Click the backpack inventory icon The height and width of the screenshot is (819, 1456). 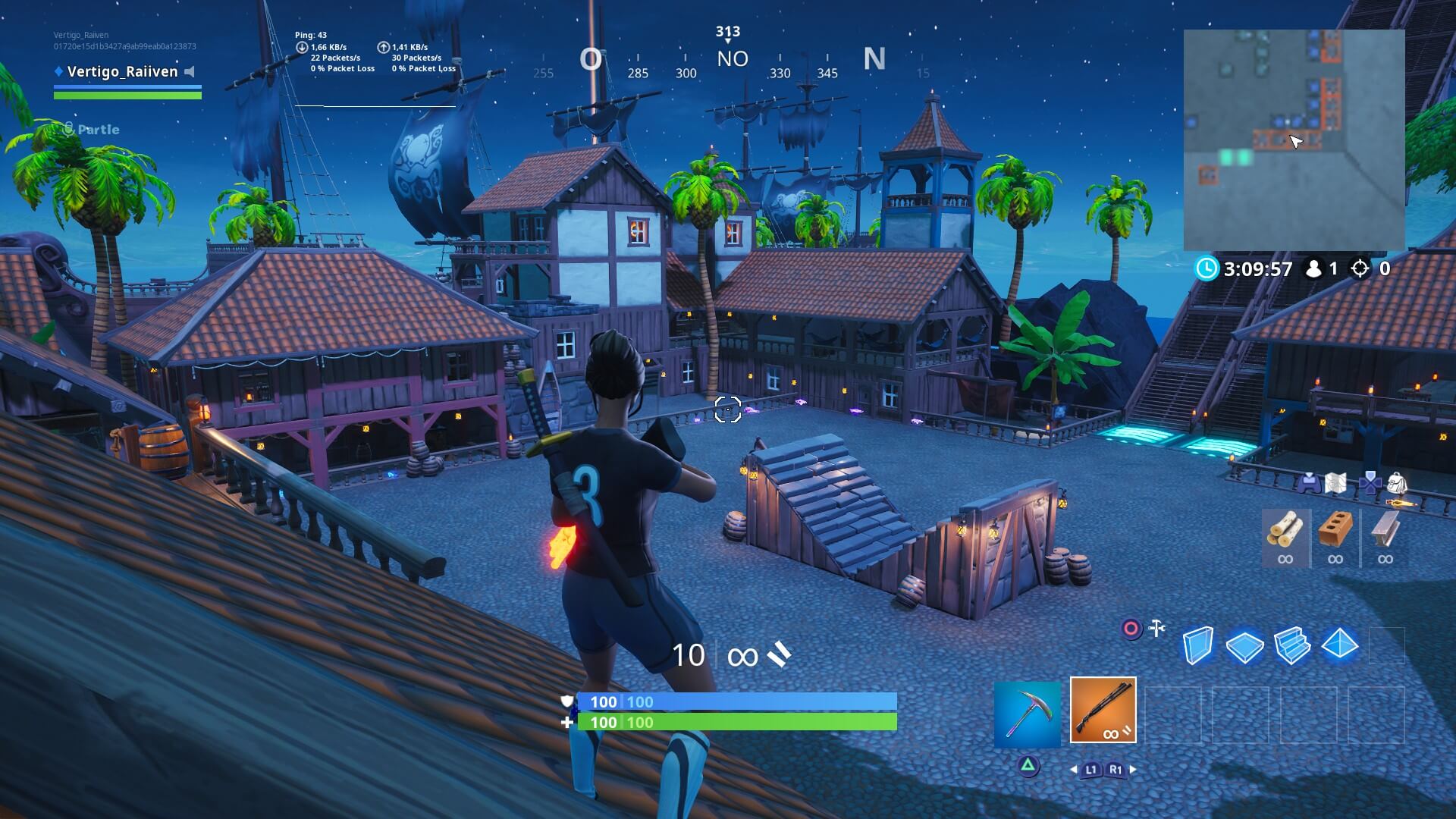click(x=1397, y=484)
